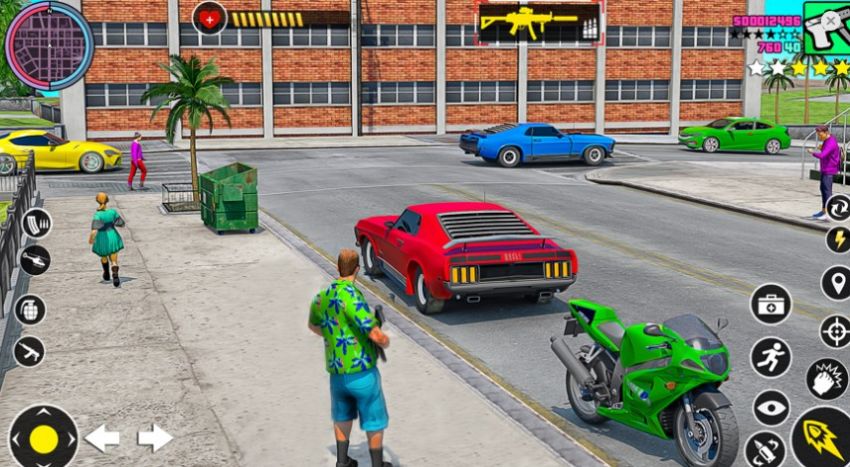
Task: Tap the circular arrows swap button
Action: point(838,207)
